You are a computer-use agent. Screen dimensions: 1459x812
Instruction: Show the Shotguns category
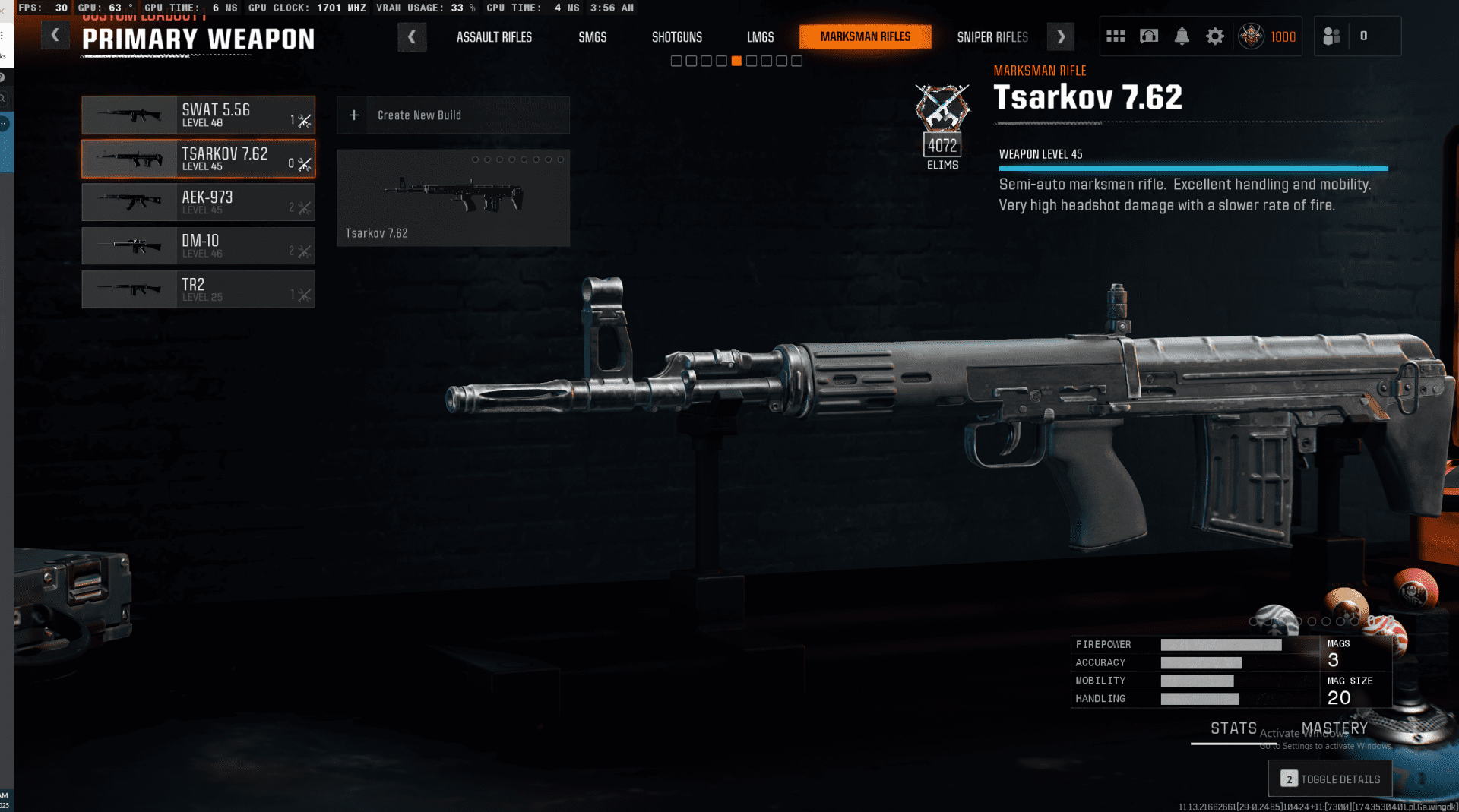(x=676, y=37)
